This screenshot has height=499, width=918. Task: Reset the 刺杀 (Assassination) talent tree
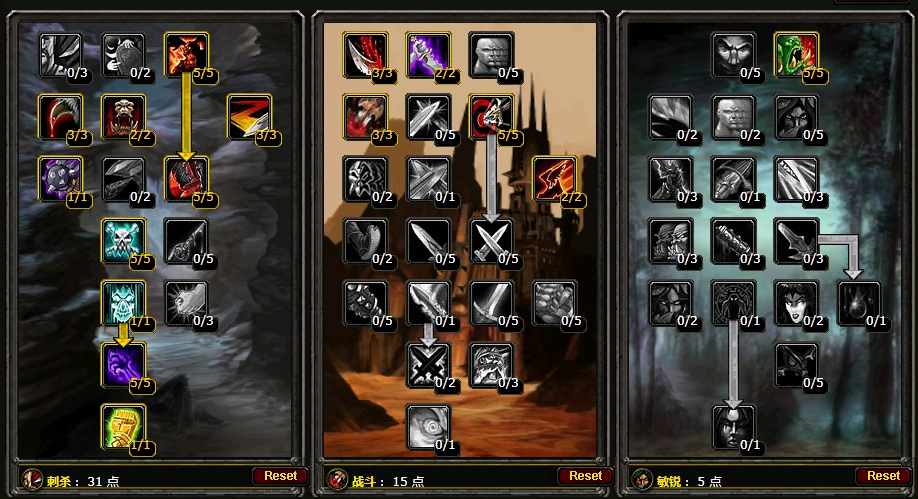(x=279, y=476)
